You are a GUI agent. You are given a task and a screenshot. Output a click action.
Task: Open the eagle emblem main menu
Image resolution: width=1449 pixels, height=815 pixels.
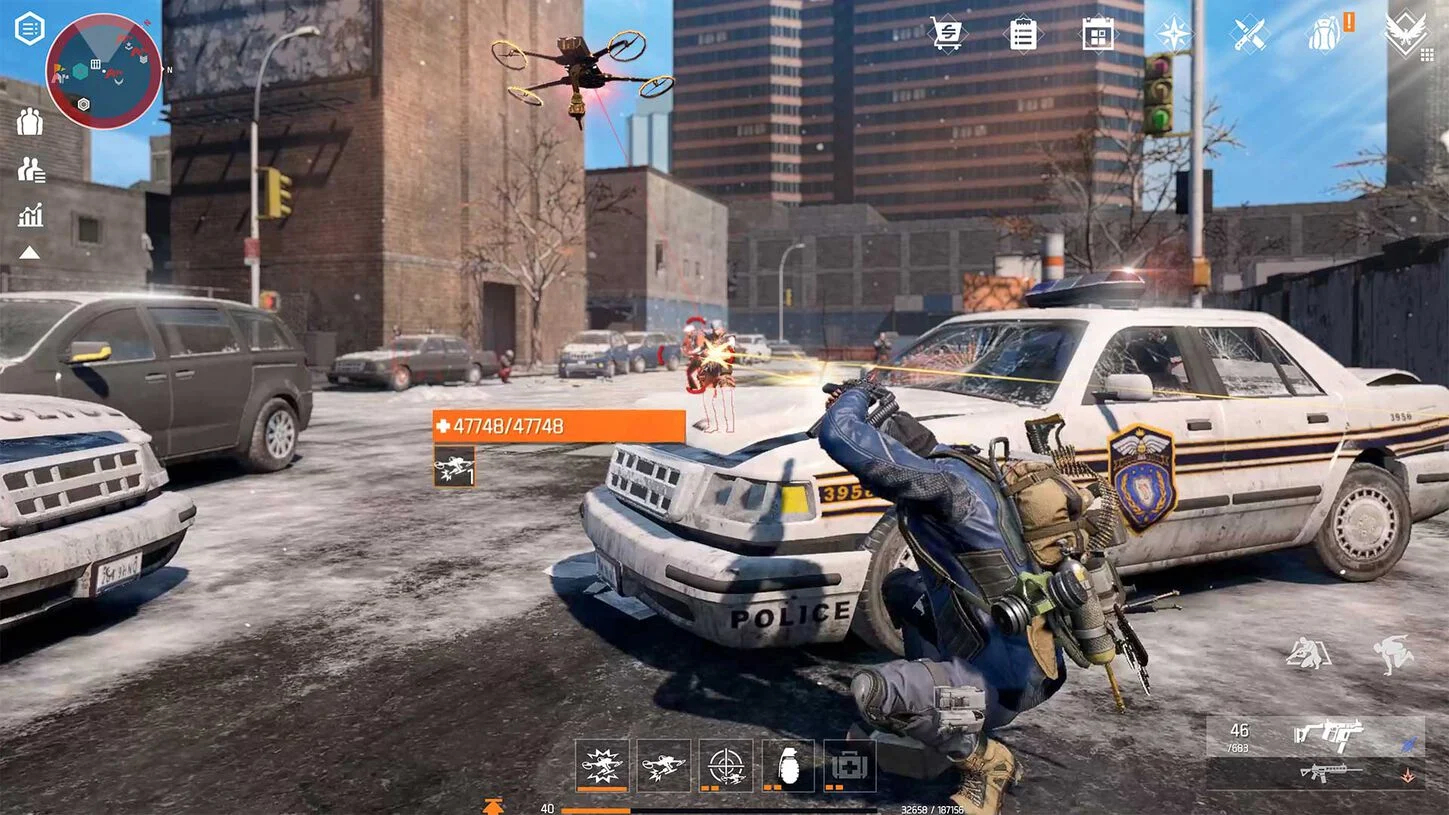click(1406, 33)
